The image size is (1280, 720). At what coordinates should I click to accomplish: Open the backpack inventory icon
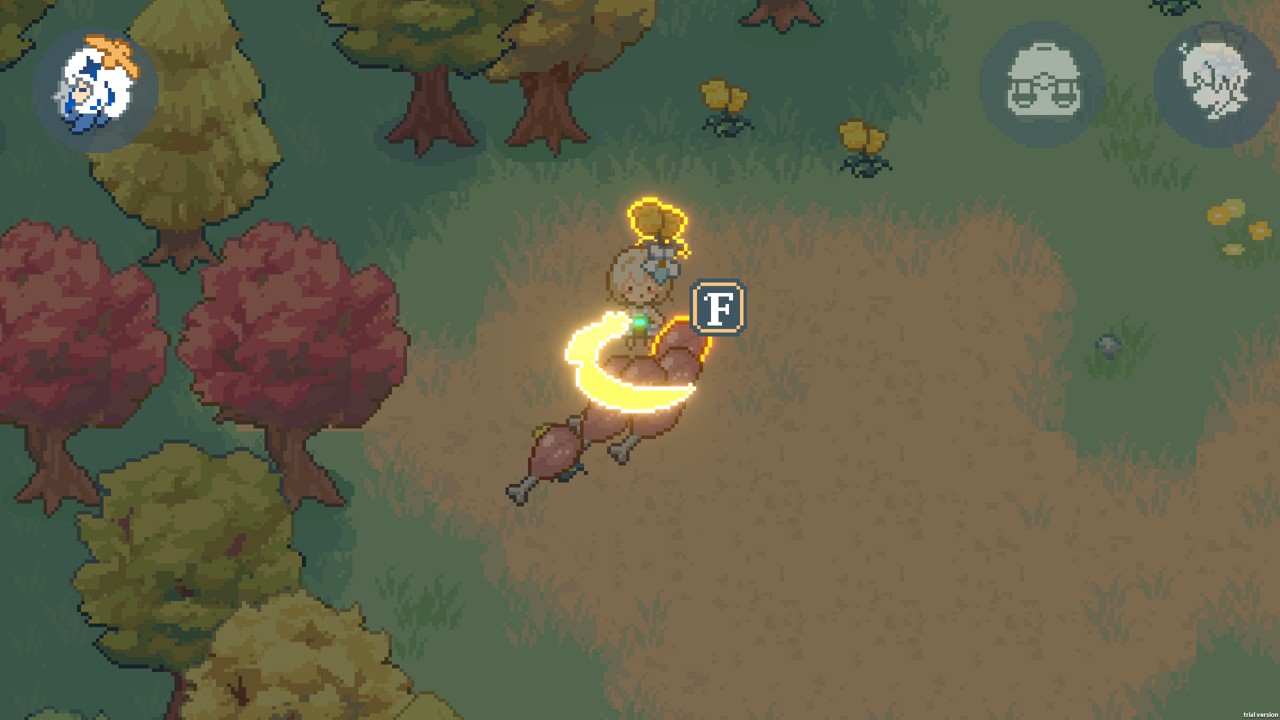click(x=1041, y=84)
